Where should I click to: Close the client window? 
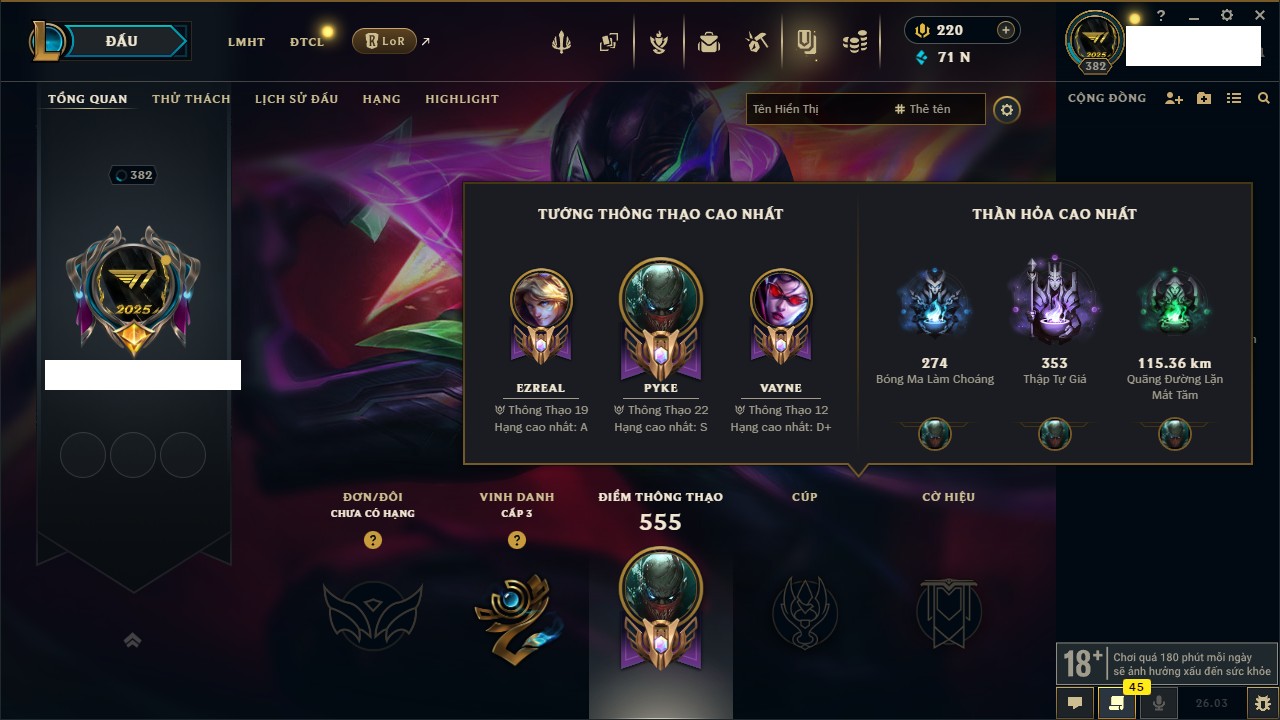tap(1258, 16)
